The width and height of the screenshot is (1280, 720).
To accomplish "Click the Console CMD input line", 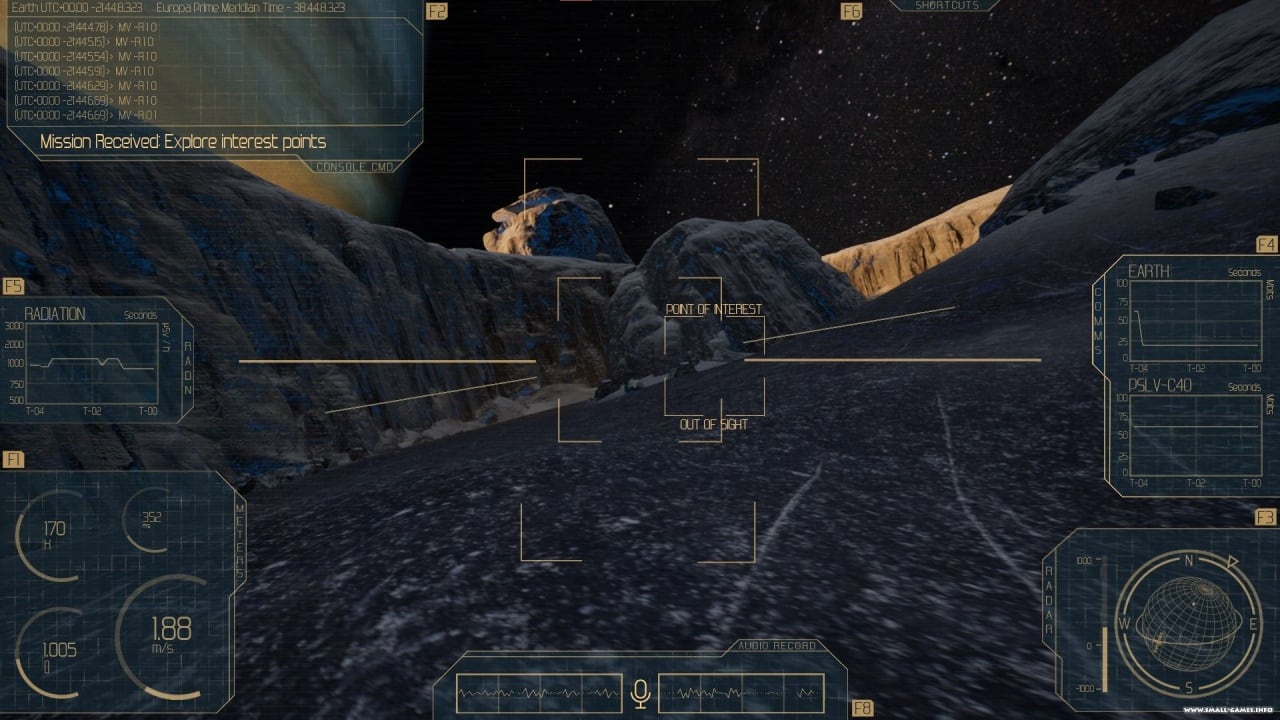I will [183, 142].
